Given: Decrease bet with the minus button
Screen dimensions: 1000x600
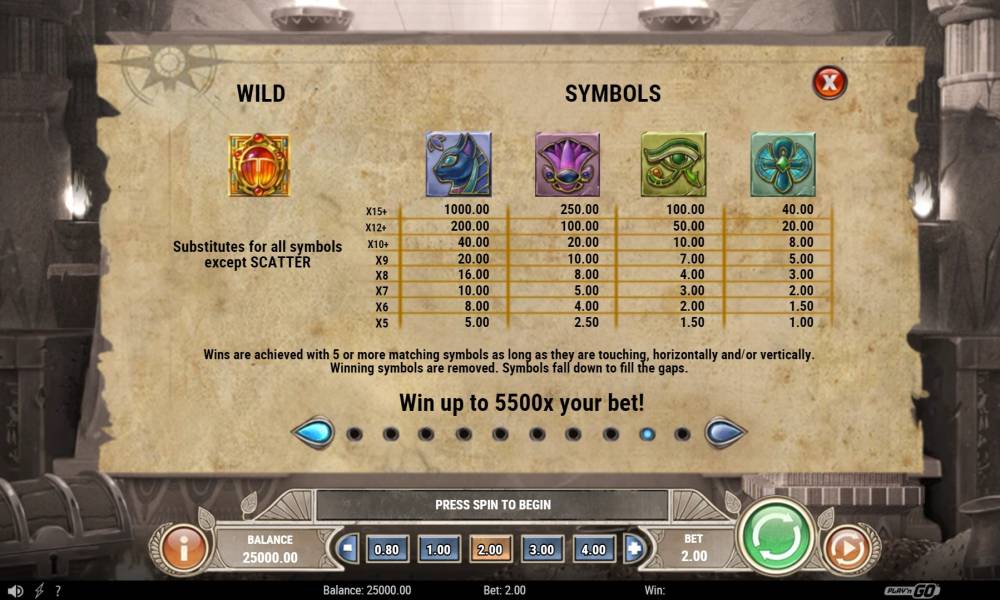Looking at the screenshot, I should (x=349, y=549).
